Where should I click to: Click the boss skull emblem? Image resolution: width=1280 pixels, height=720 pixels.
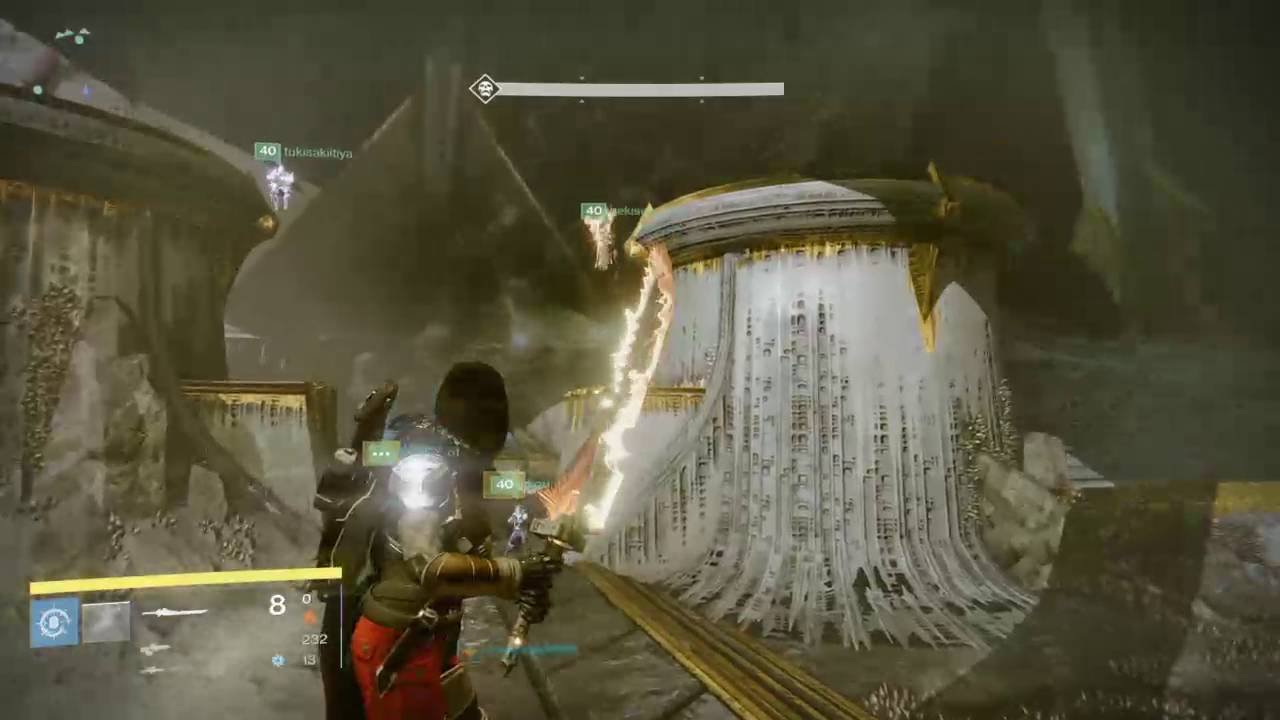pyautogui.click(x=485, y=89)
